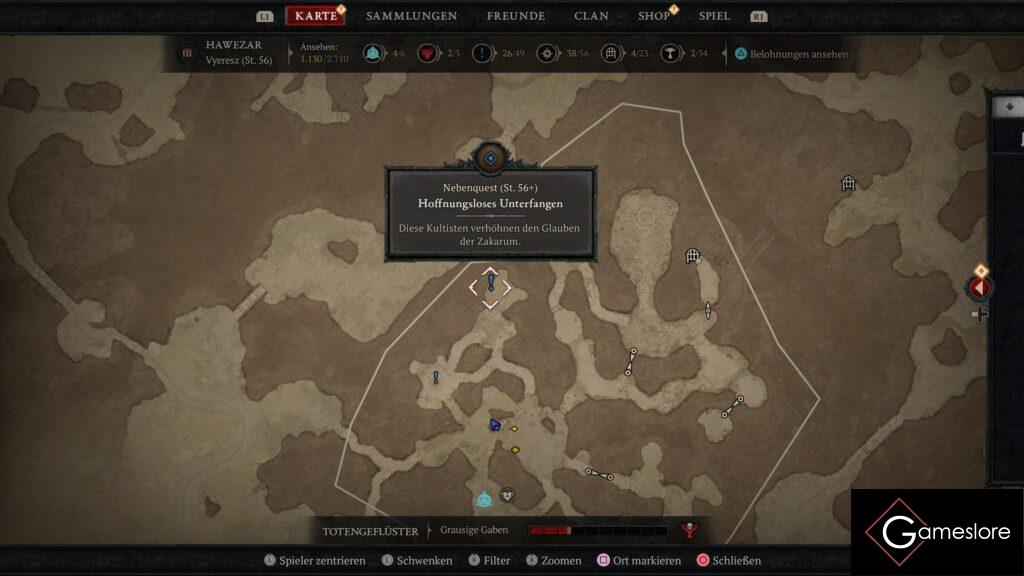Select the dungeon gate progress icon

click(611, 54)
